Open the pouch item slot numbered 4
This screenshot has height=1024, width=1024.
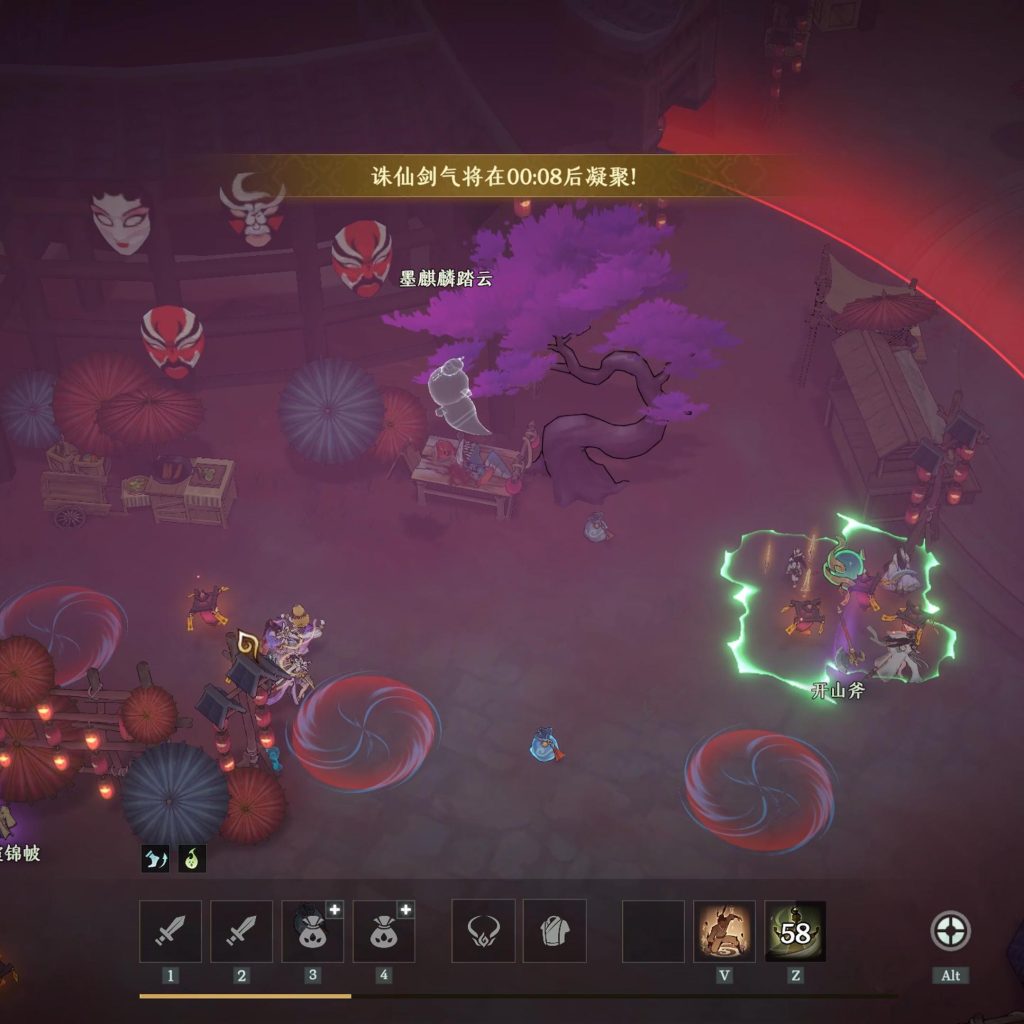tap(383, 931)
